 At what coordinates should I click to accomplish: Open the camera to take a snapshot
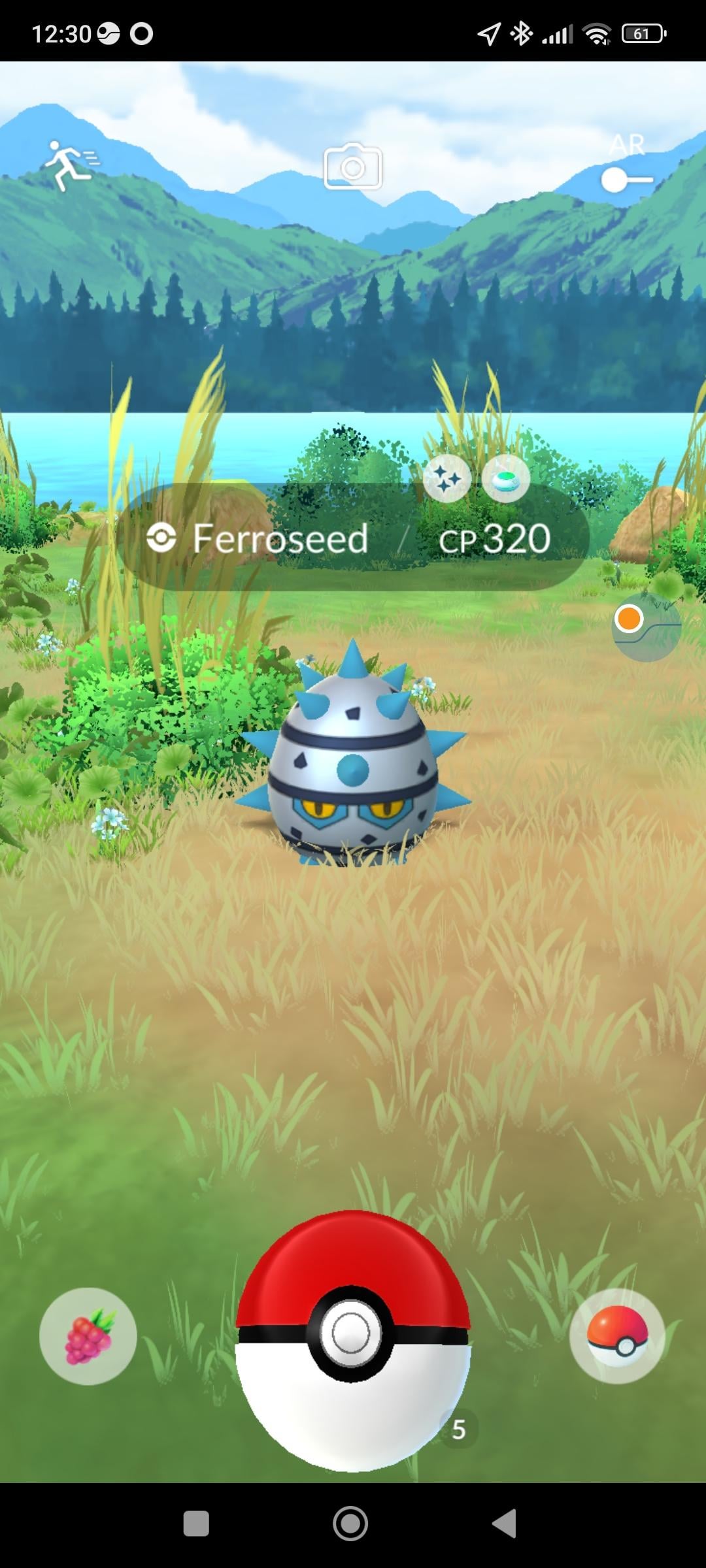click(x=353, y=167)
